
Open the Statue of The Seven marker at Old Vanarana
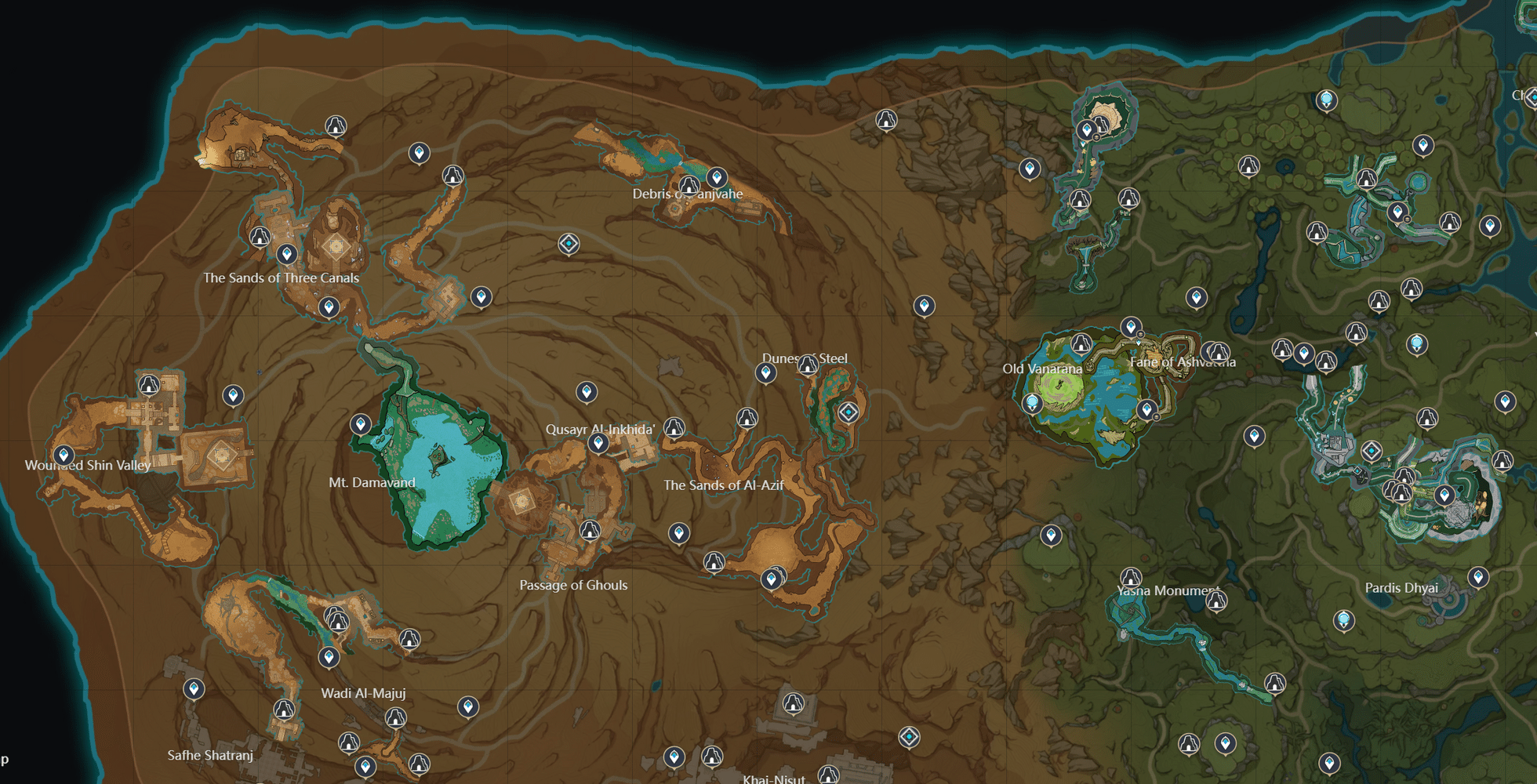click(1032, 404)
